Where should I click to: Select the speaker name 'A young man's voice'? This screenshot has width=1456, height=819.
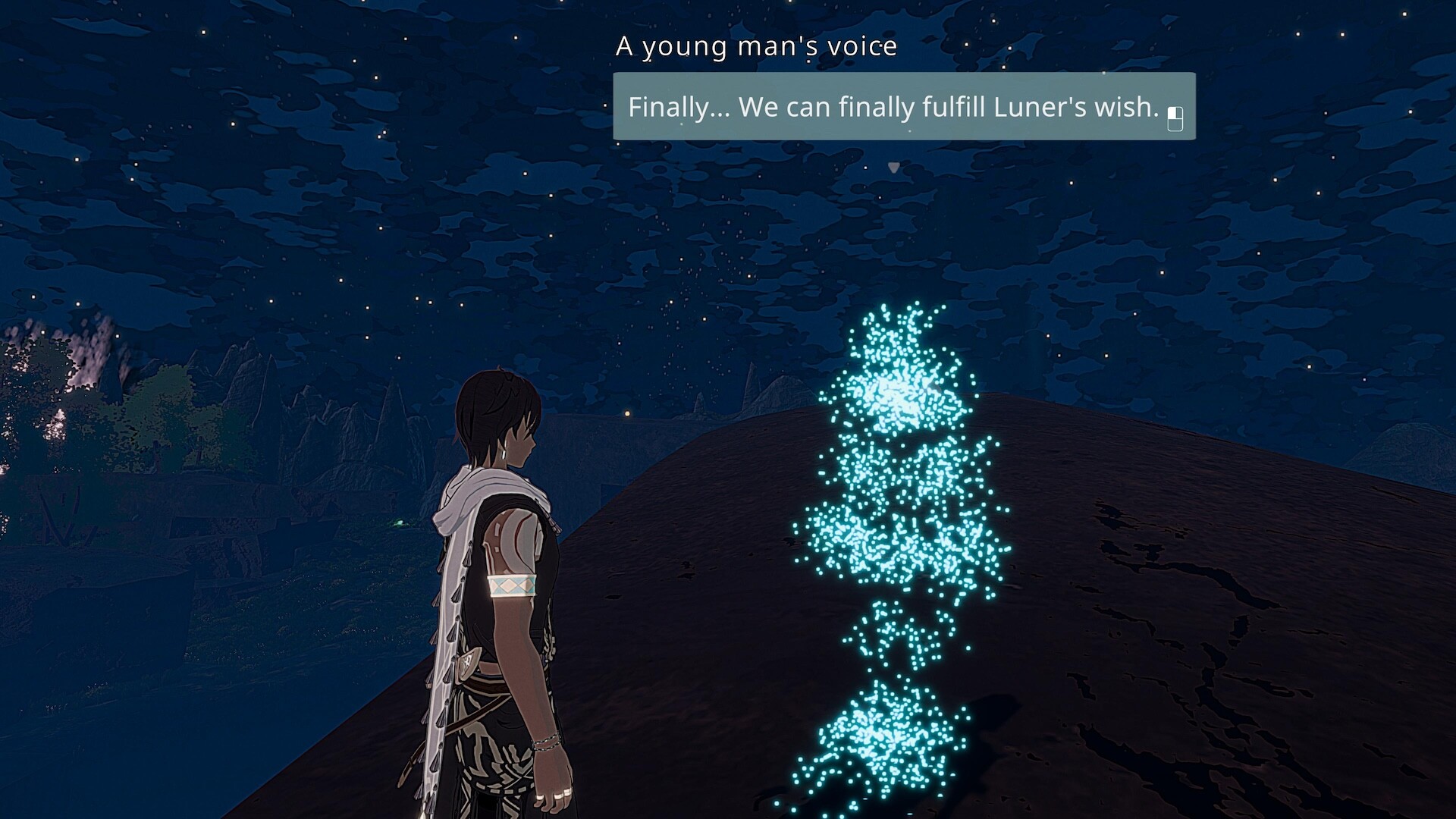click(x=757, y=46)
